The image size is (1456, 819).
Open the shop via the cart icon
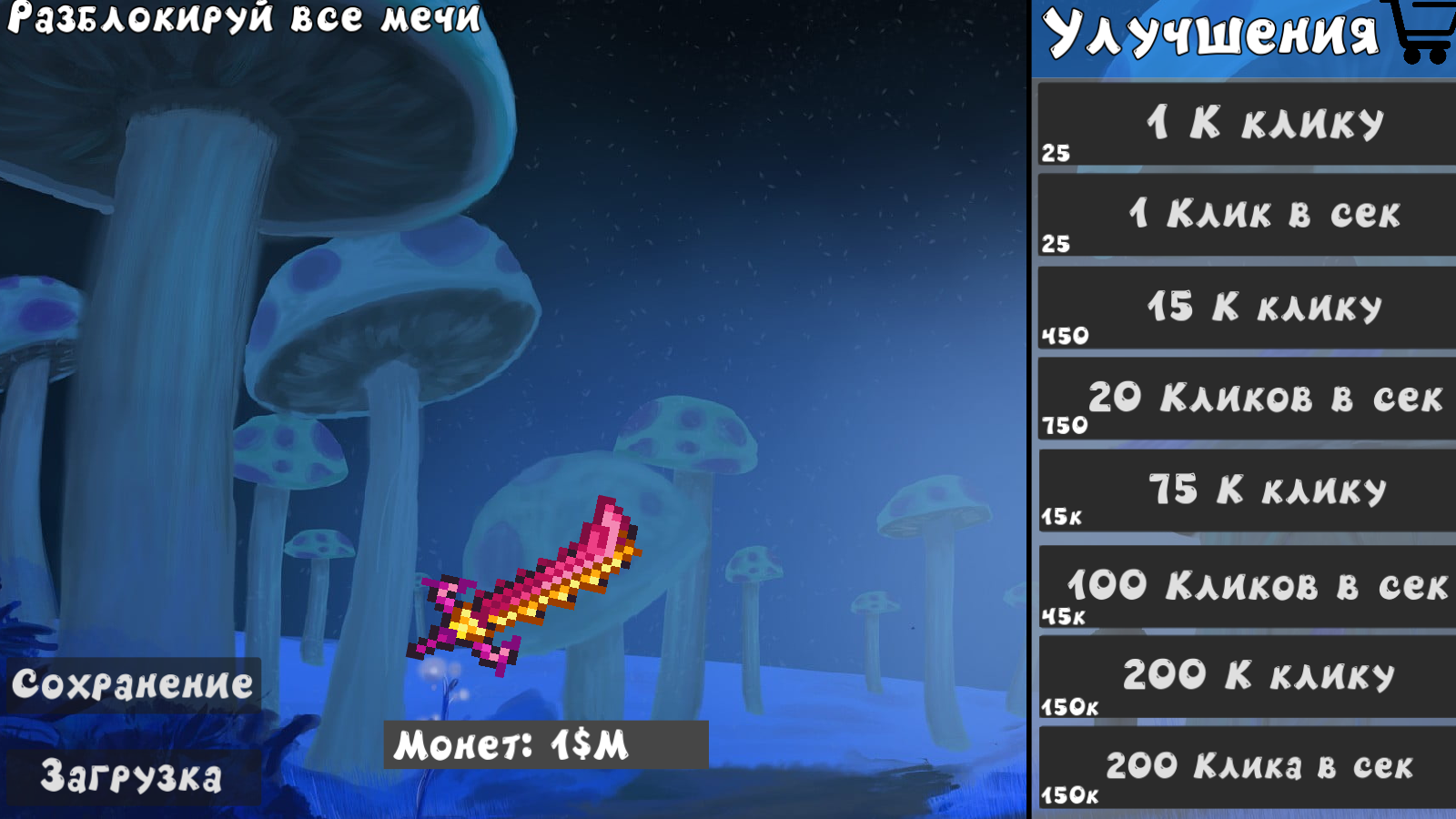(1424, 30)
